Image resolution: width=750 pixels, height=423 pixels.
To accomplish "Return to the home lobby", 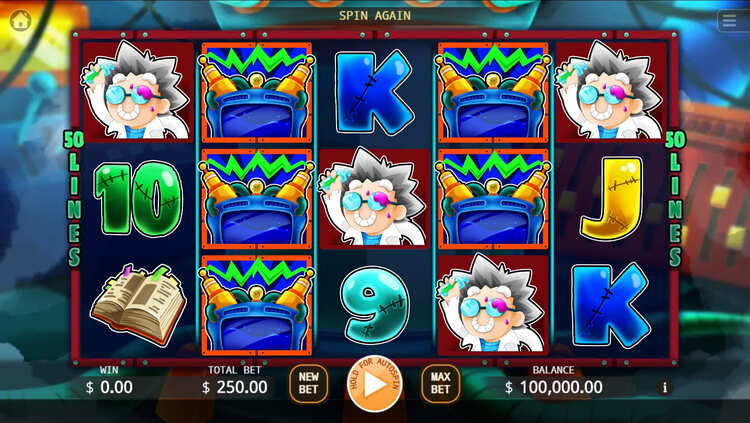I will tap(20, 20).
